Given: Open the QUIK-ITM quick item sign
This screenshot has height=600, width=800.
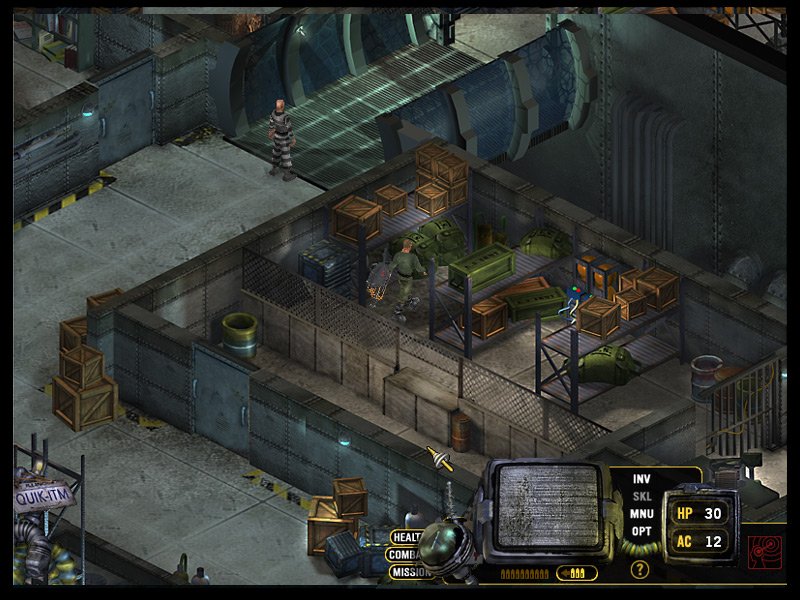Looking at the screenshot, I should coord(40,494).
